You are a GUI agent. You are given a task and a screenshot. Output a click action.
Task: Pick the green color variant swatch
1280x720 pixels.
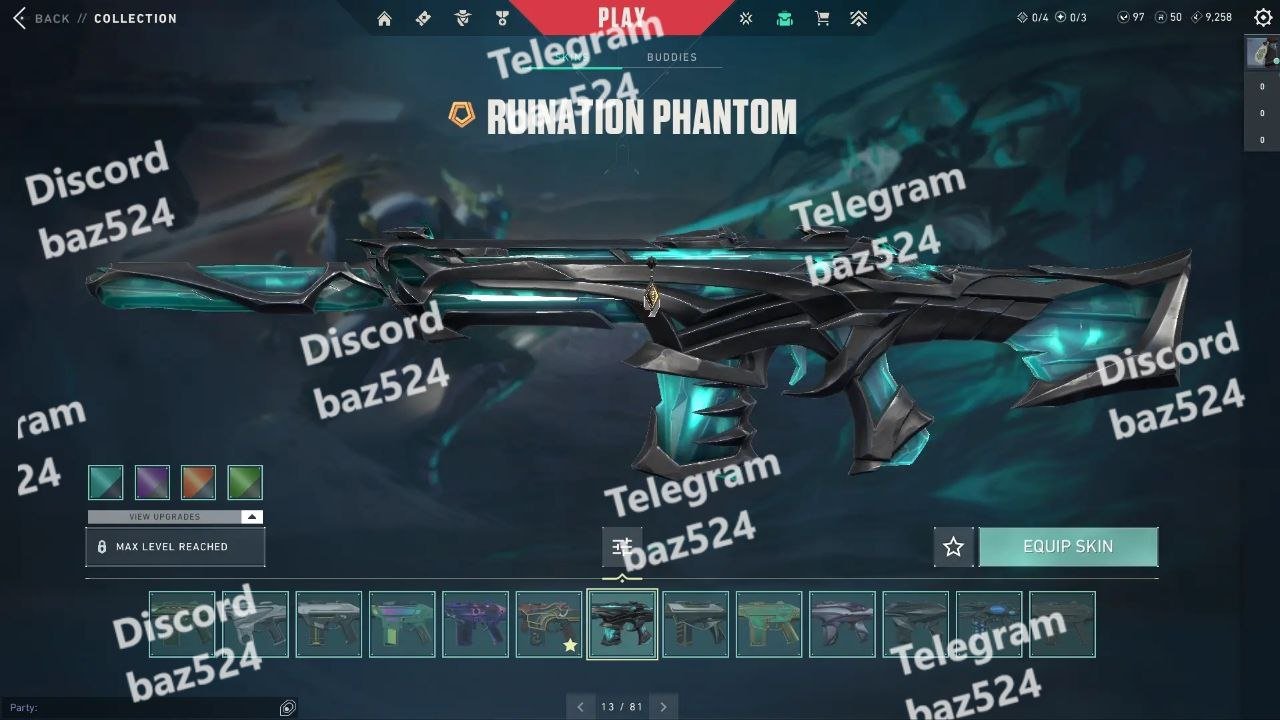245,483
